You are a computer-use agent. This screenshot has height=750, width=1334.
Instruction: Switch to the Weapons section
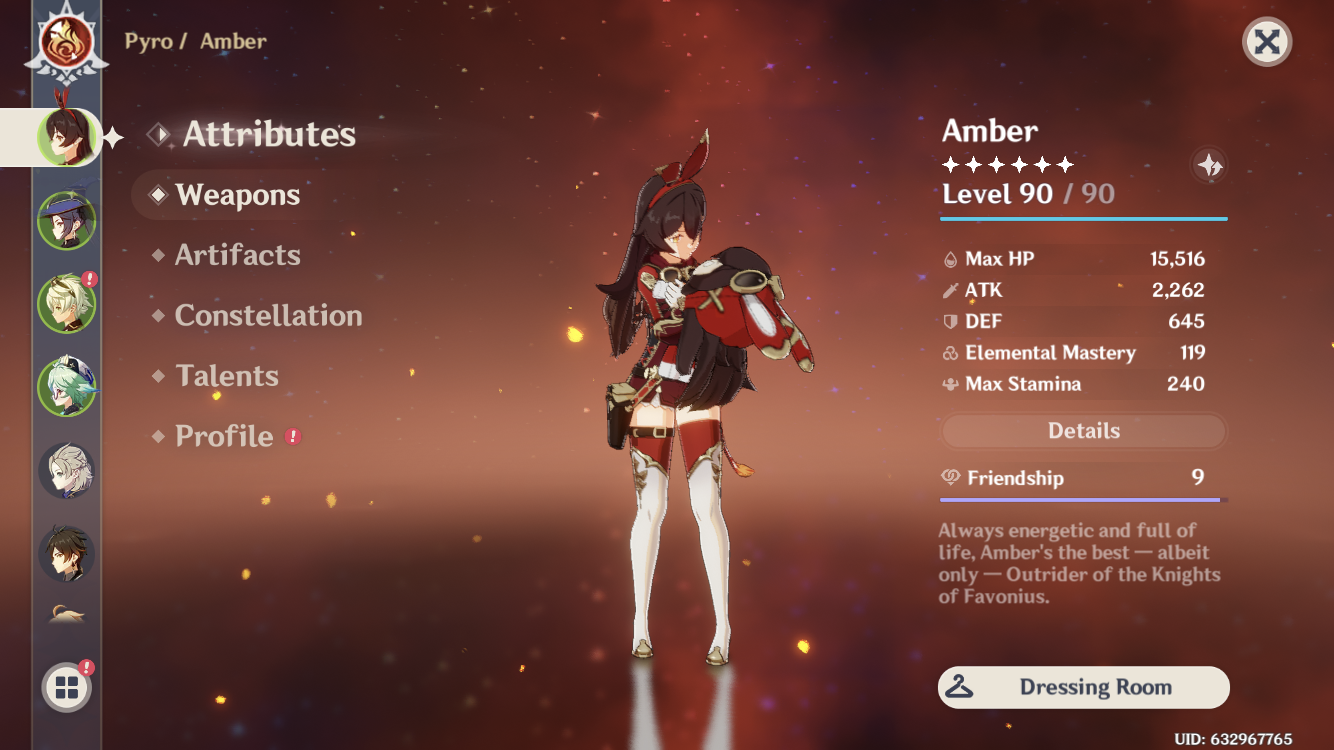click(237, 195)
